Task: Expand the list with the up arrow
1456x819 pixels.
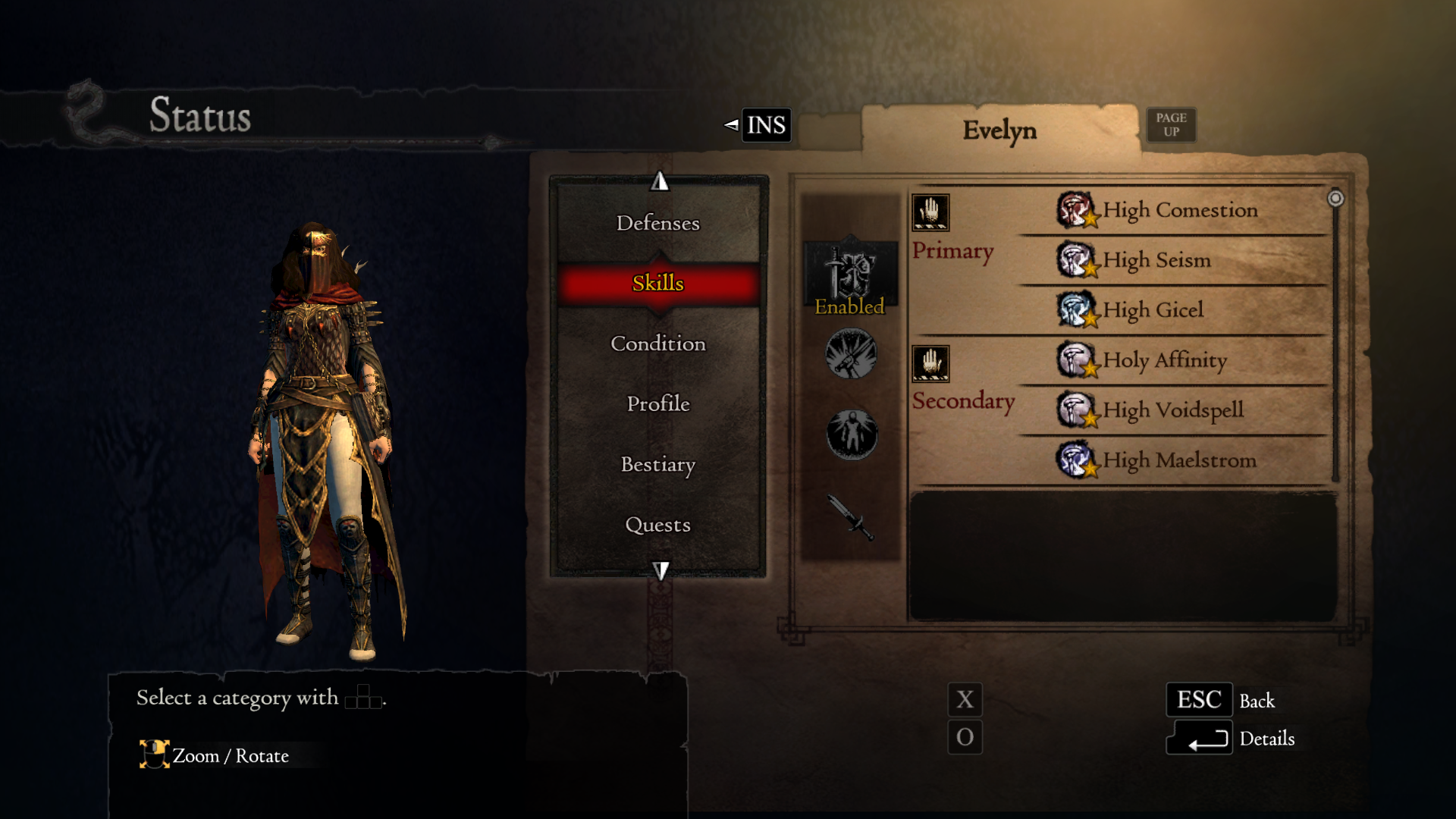Action: pos(659,182)
